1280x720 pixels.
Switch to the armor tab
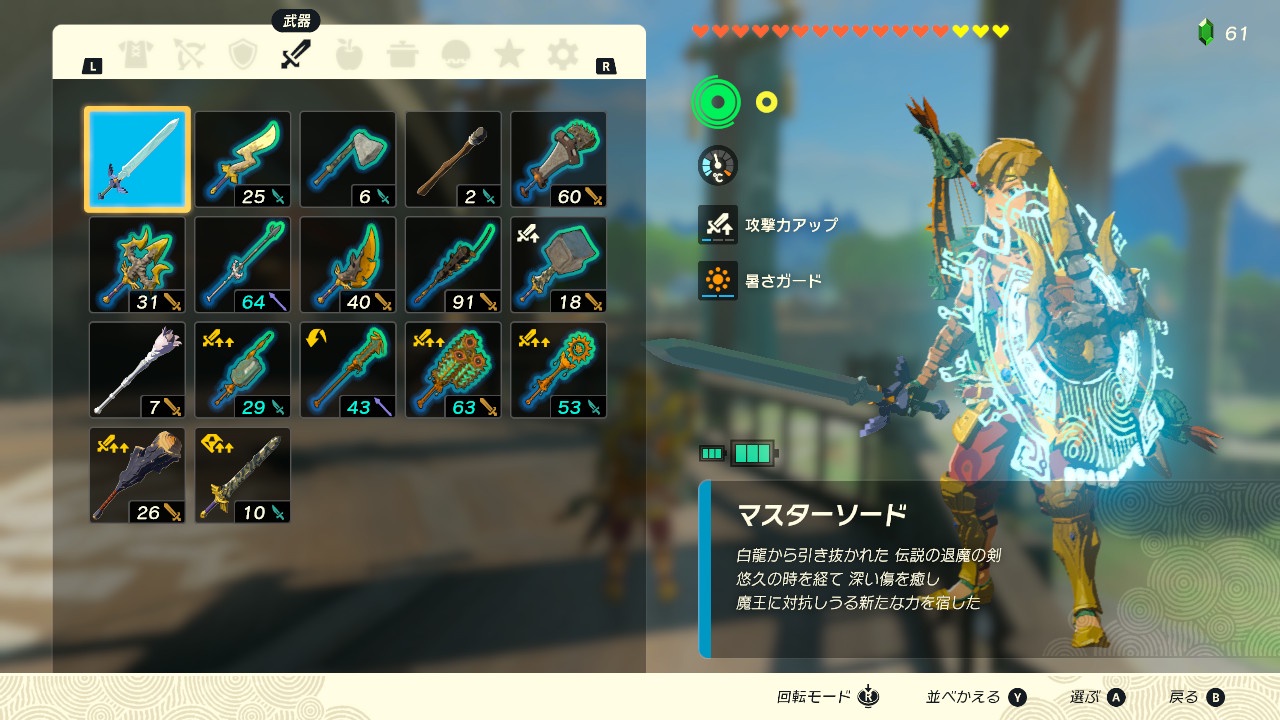click(x=135, y=55)
